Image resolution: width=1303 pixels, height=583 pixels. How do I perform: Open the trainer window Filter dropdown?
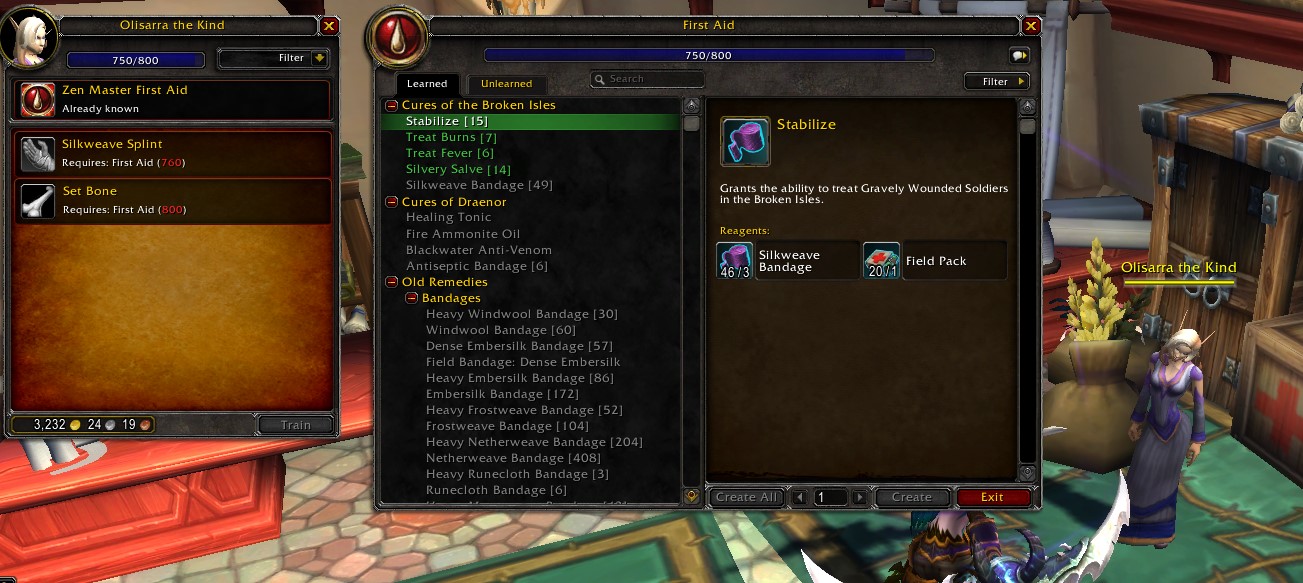click(x=273, y=58)
